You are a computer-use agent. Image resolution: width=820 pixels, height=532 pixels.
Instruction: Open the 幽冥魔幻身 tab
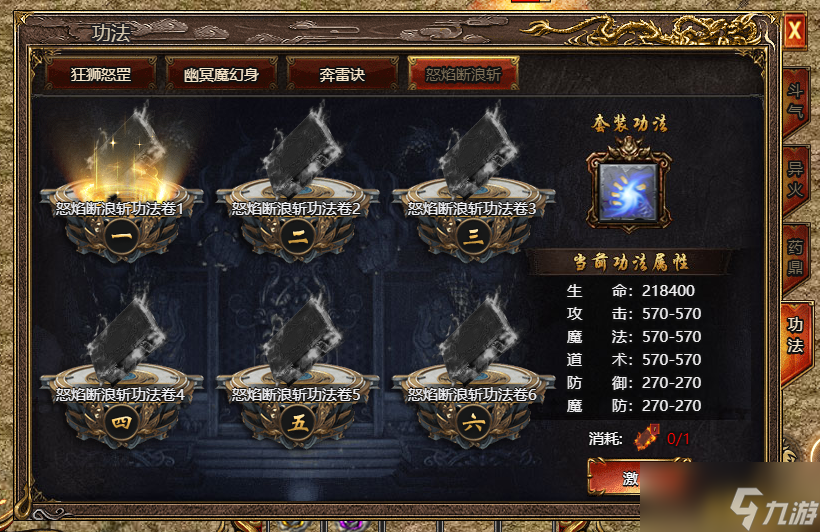point(222,74)
